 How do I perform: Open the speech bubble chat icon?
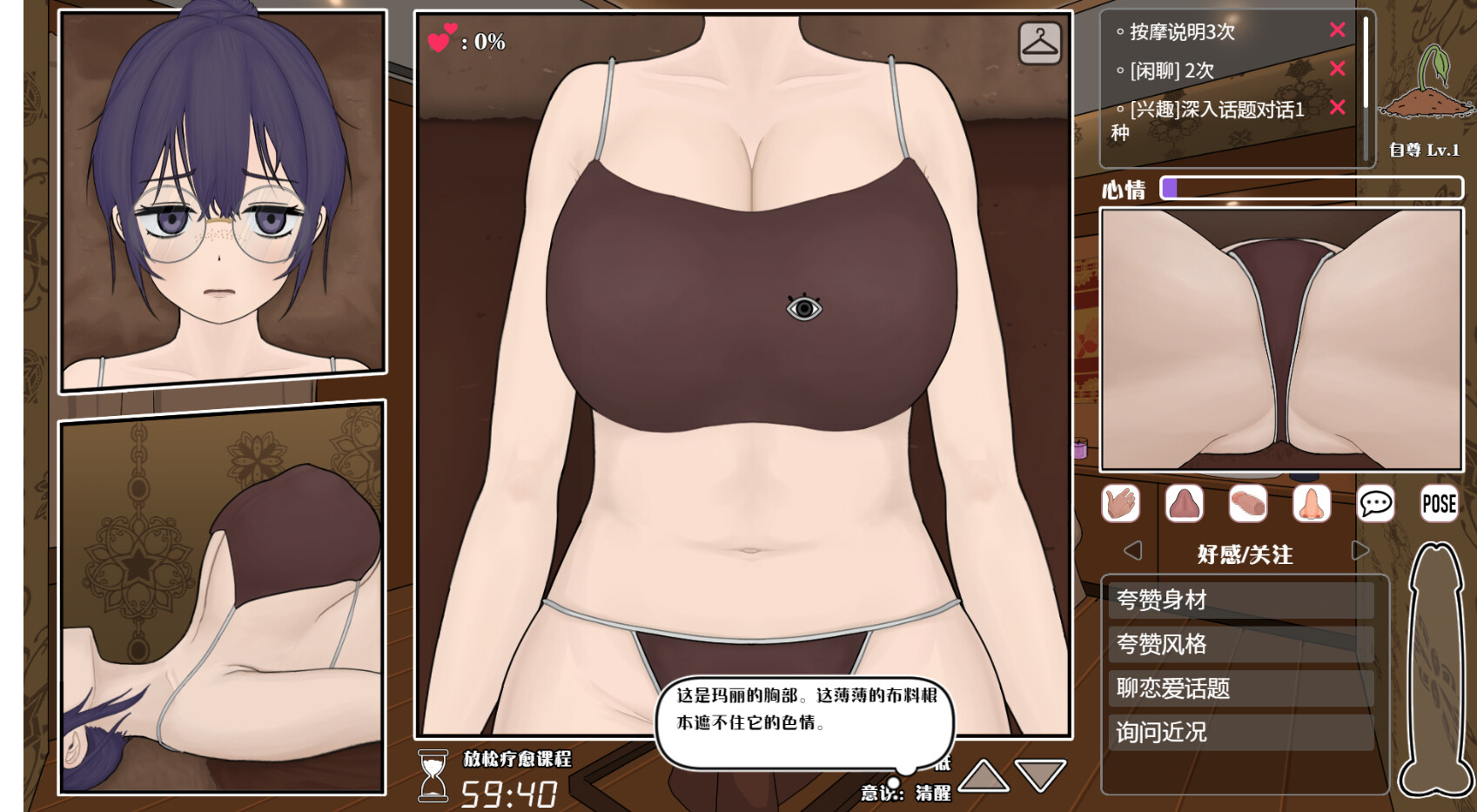coord(1375,504)
